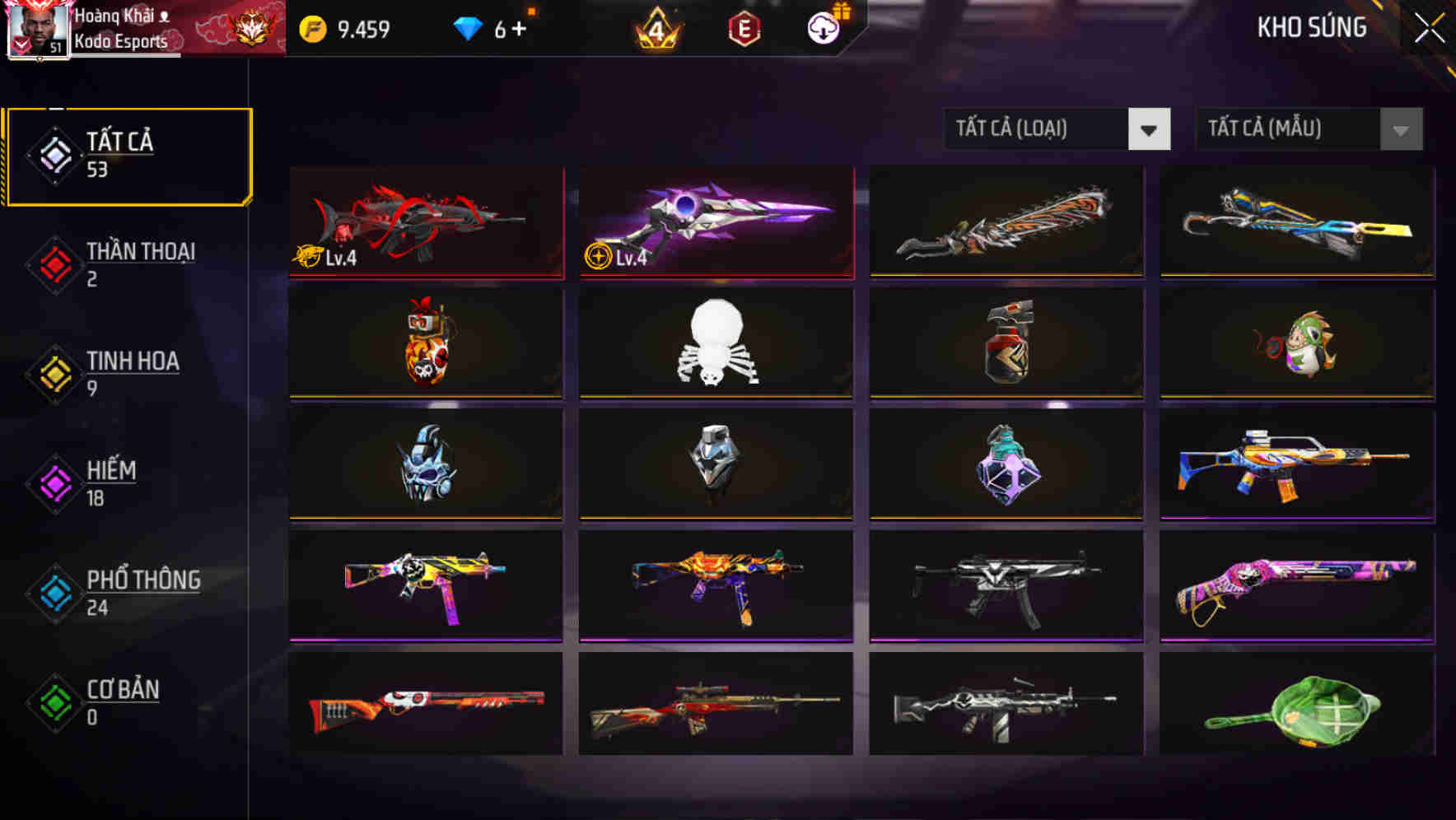Expand the weapon type filter arrow
The height and width of the screenshot is (820, 1456).
point(1150,129)
